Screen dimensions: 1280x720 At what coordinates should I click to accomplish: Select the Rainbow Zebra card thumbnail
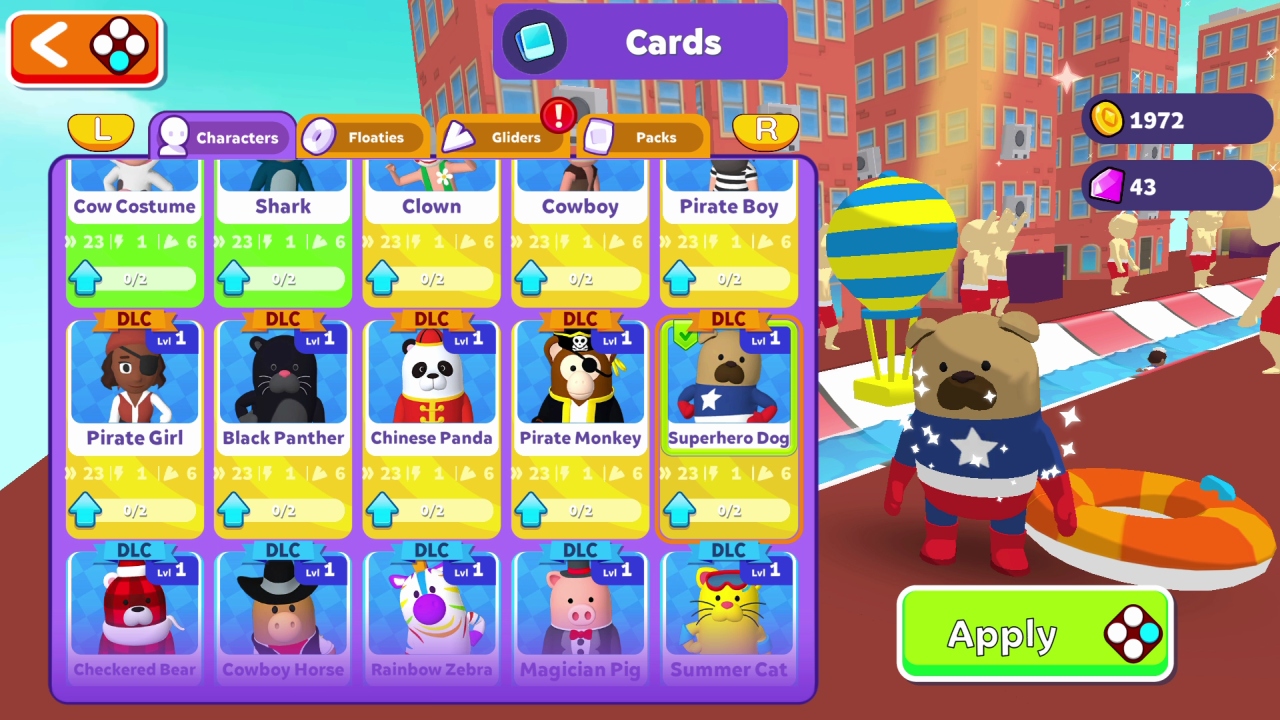[x=431, y=605]
